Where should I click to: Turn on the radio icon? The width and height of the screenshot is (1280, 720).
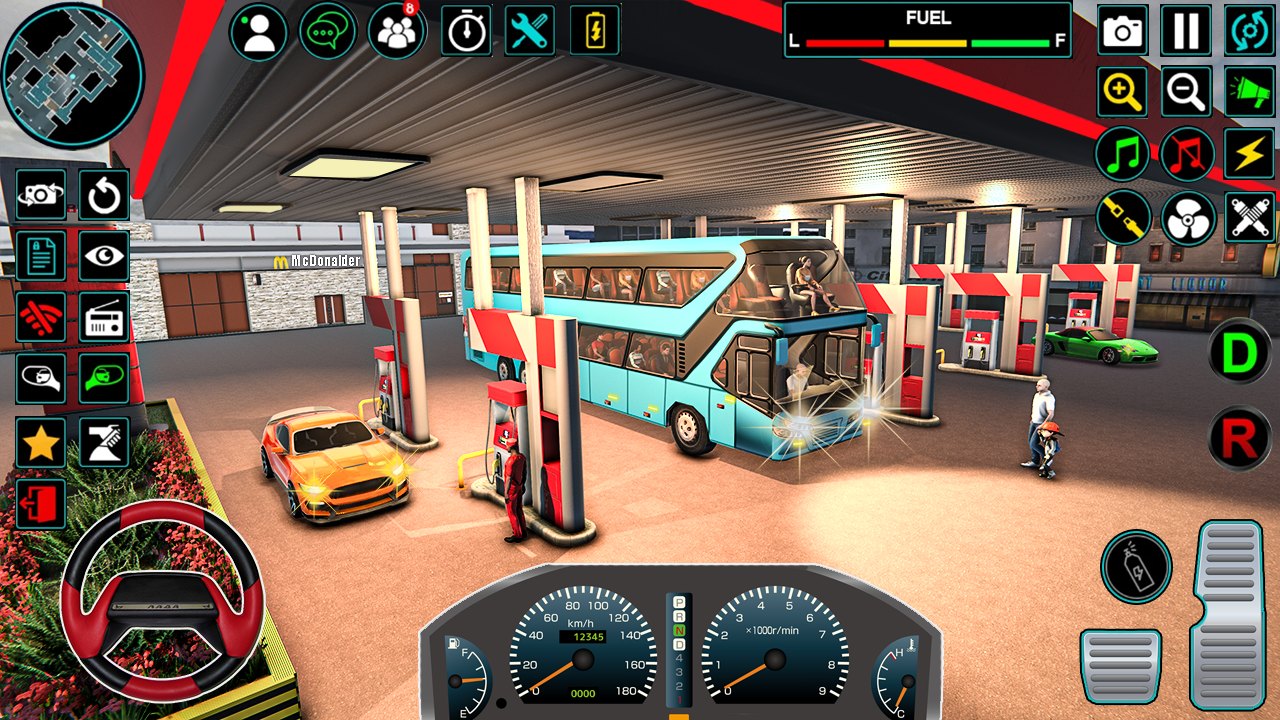tap(104, 317)
